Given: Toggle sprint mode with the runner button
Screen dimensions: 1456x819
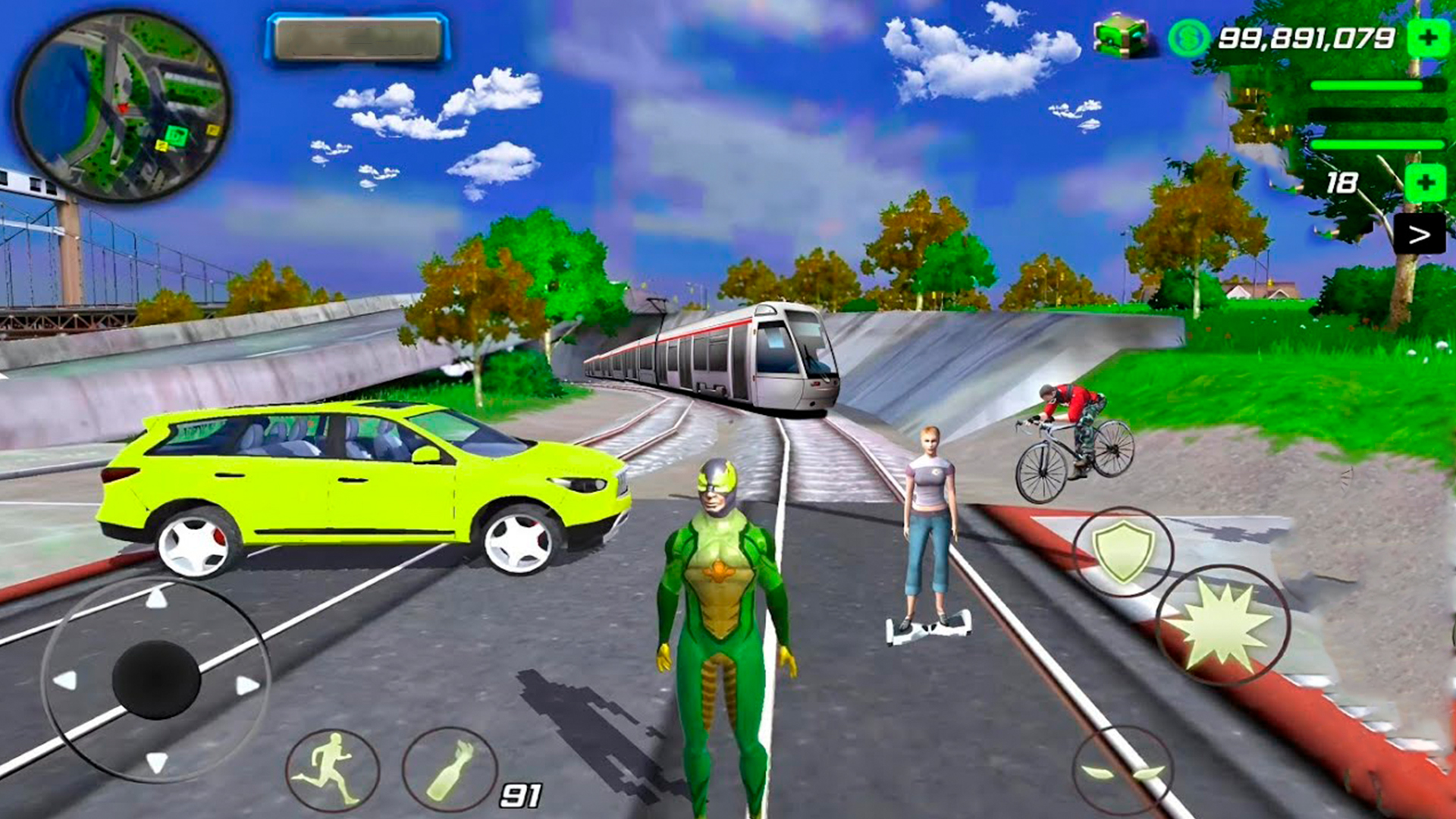Looking at the screenshot, I should [x=331, y=768].
